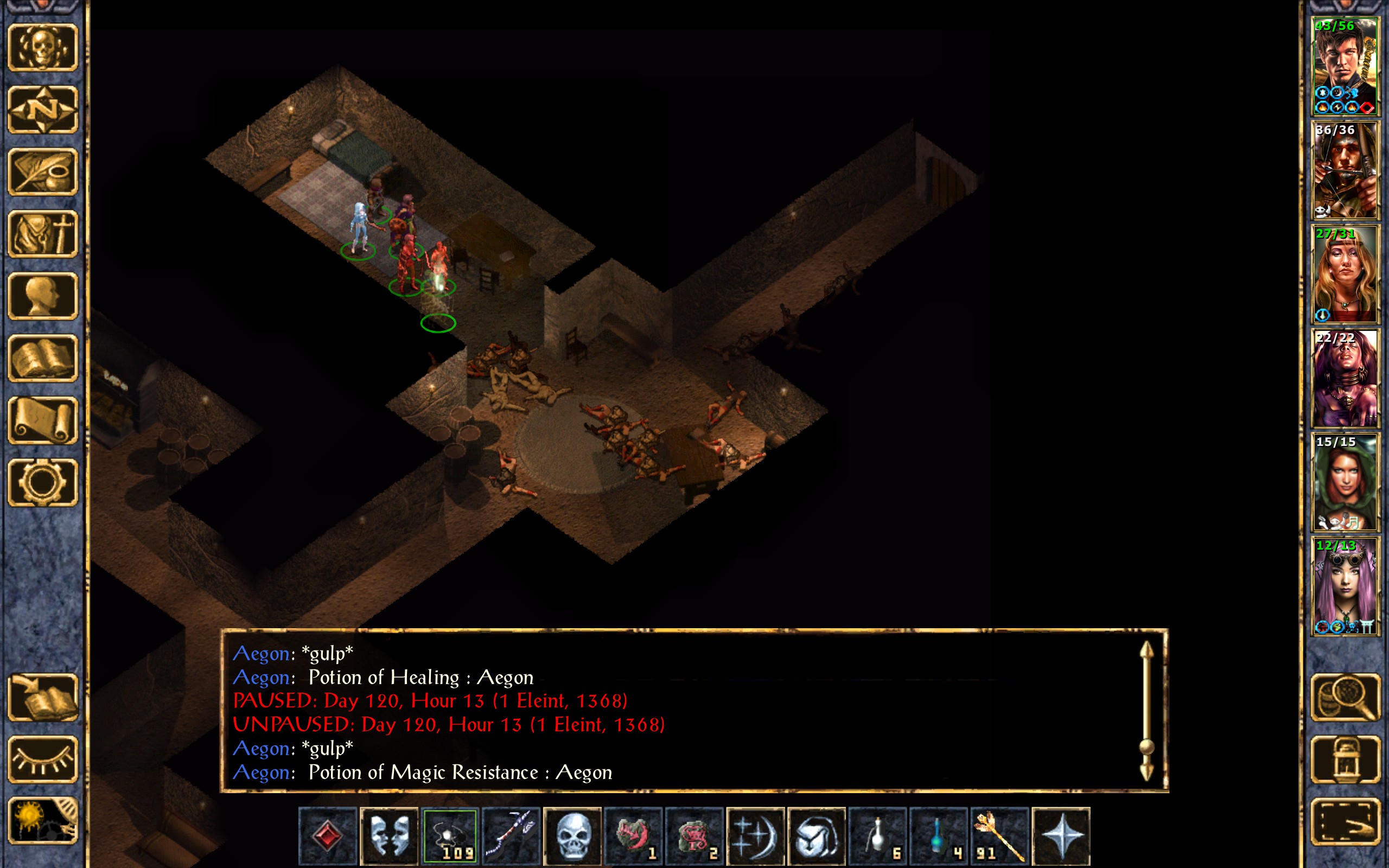Image resolution: width=1389 pixels, height=868 pixels.
Task: Open the character record head button
Action: [x=43, y=296]
